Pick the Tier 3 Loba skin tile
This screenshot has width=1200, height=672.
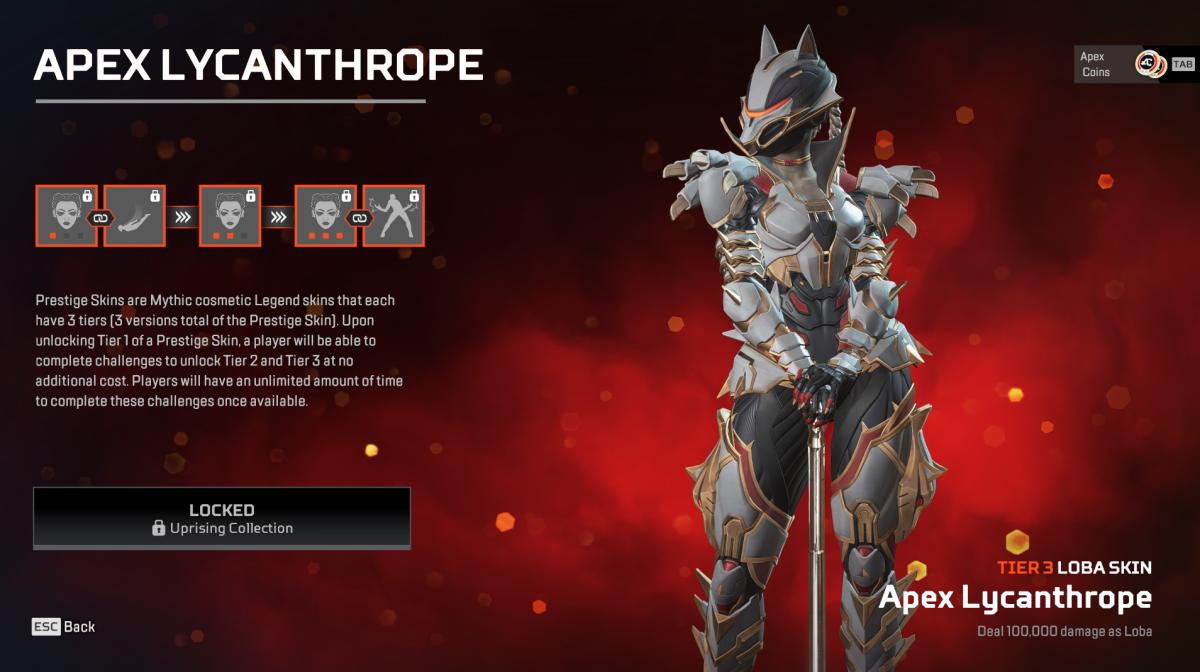coord(325,215)
